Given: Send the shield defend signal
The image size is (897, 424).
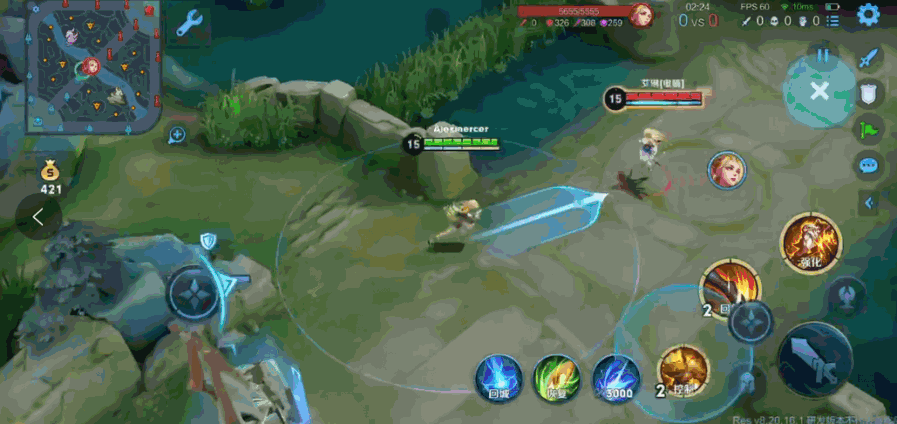Looking at the screenshot, I should click(x=869, y=93).
